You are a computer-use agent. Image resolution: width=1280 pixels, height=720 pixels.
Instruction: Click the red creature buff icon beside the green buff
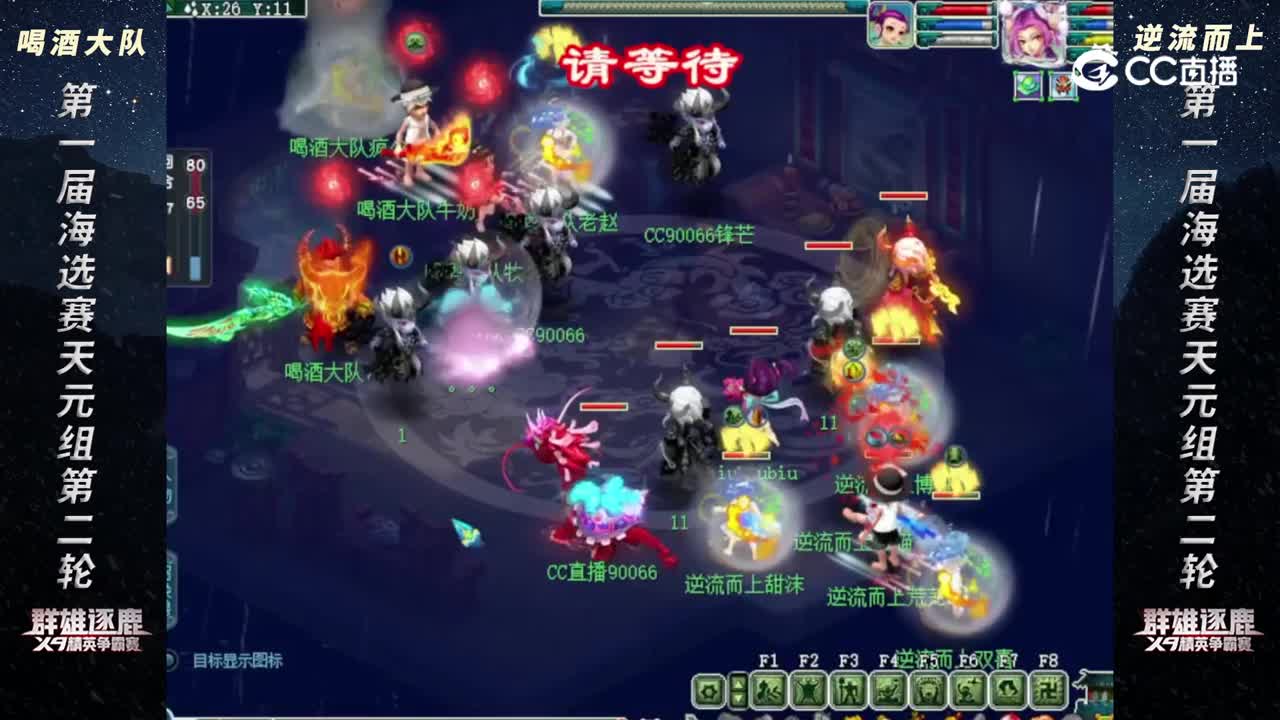1062,85
